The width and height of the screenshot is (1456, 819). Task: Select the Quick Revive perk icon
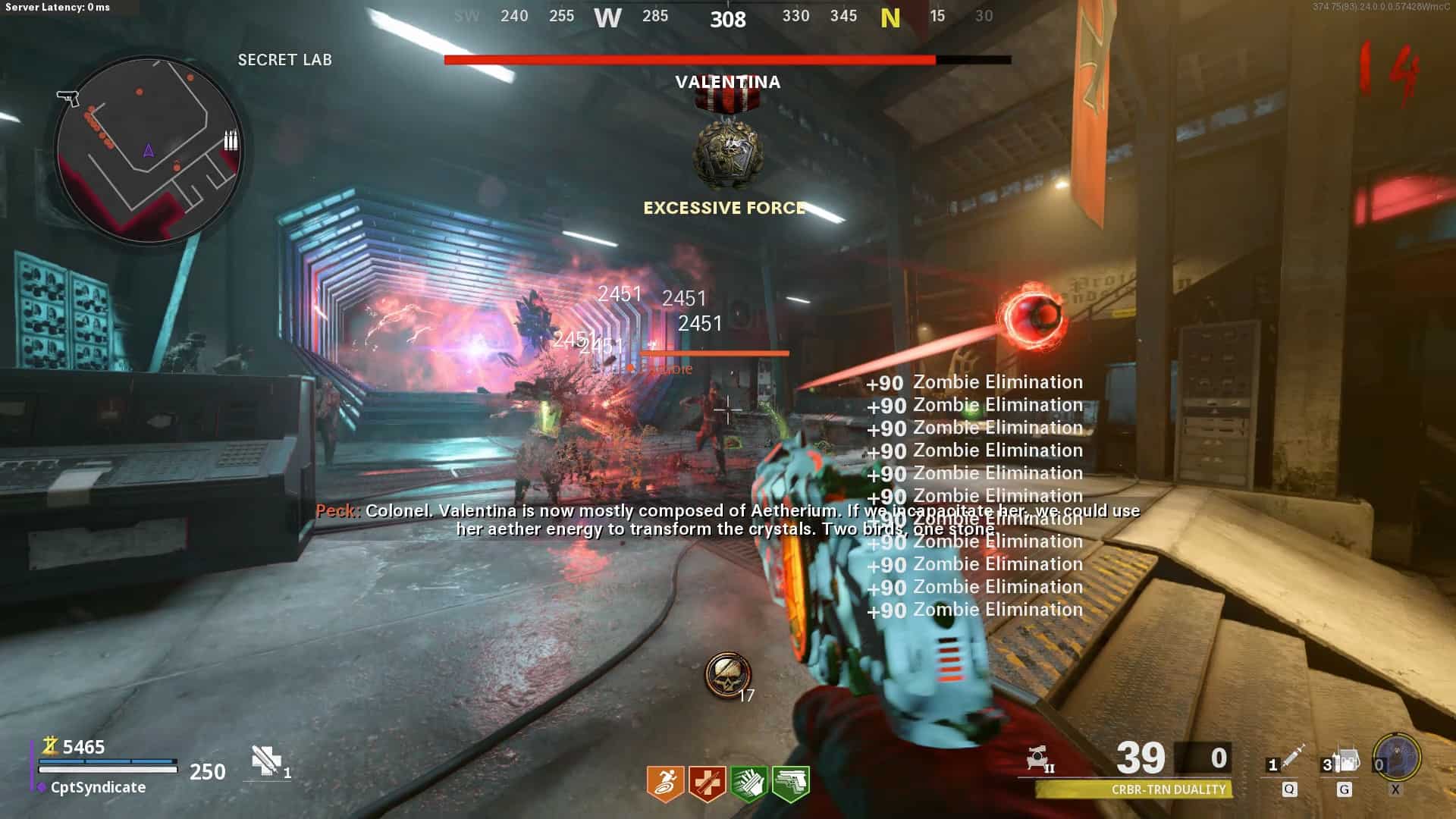click(707, 783)
